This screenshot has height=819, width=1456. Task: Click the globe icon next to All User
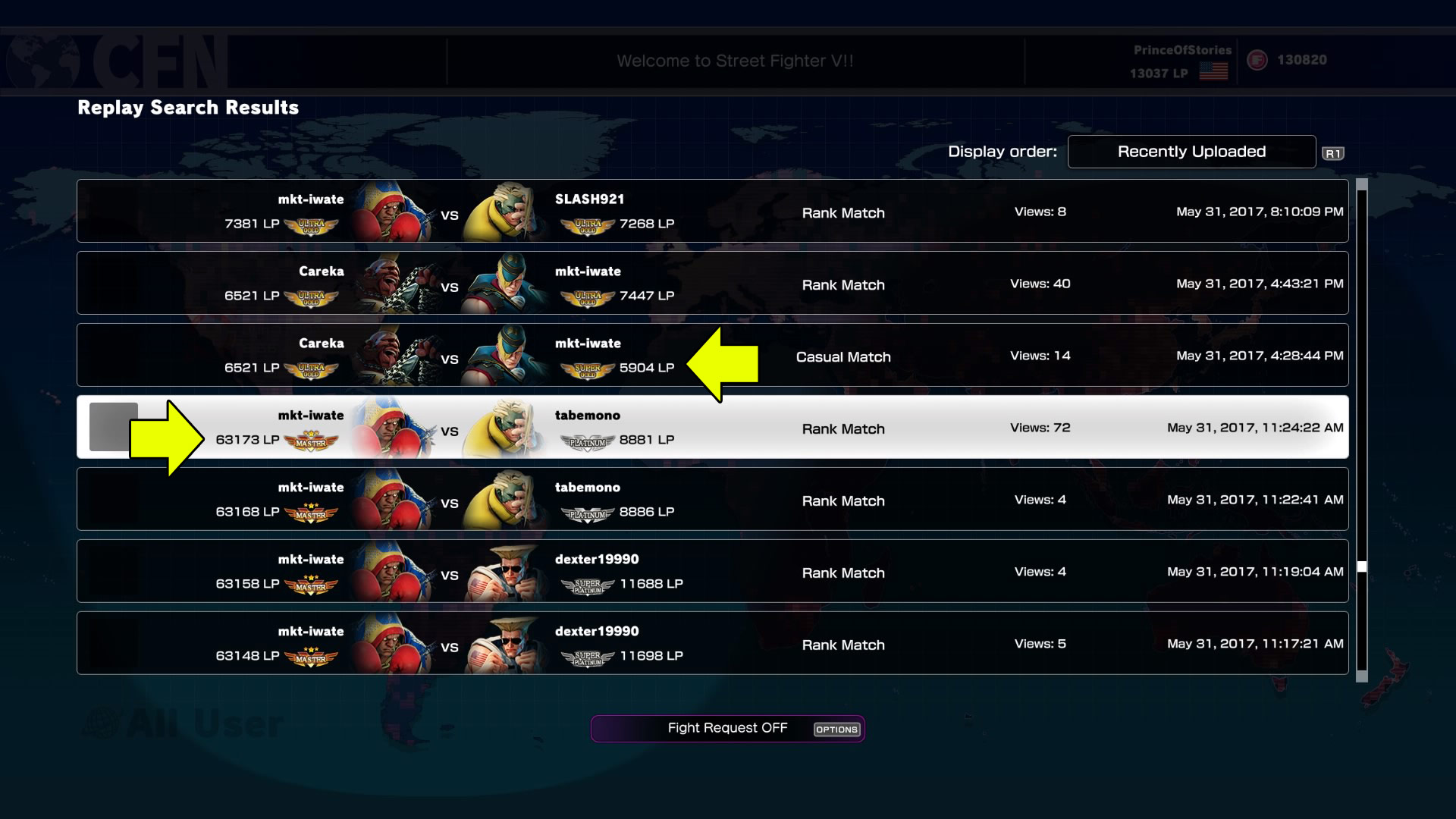[99, 722]
